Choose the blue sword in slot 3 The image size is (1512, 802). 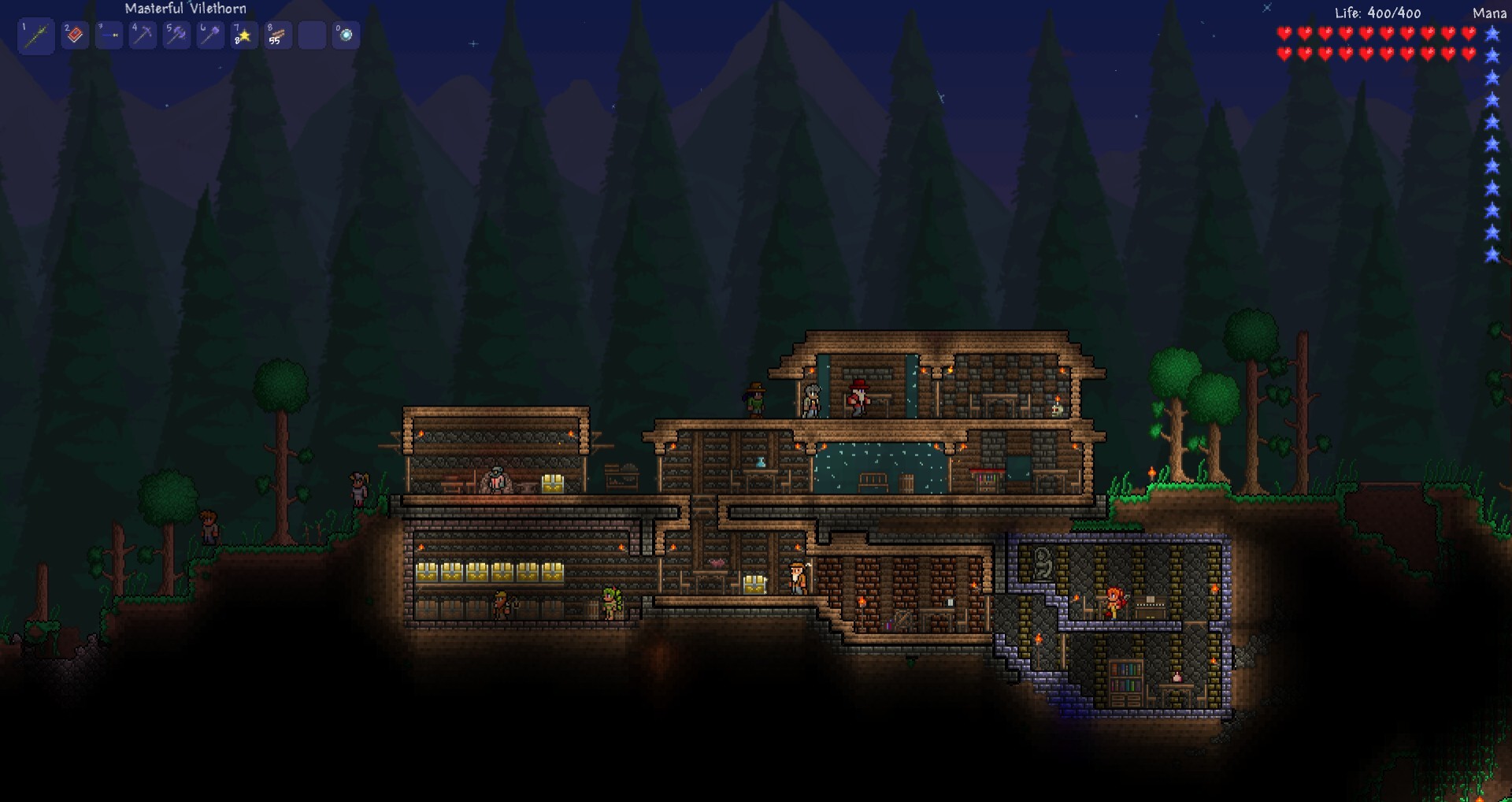tap(109, 35)
